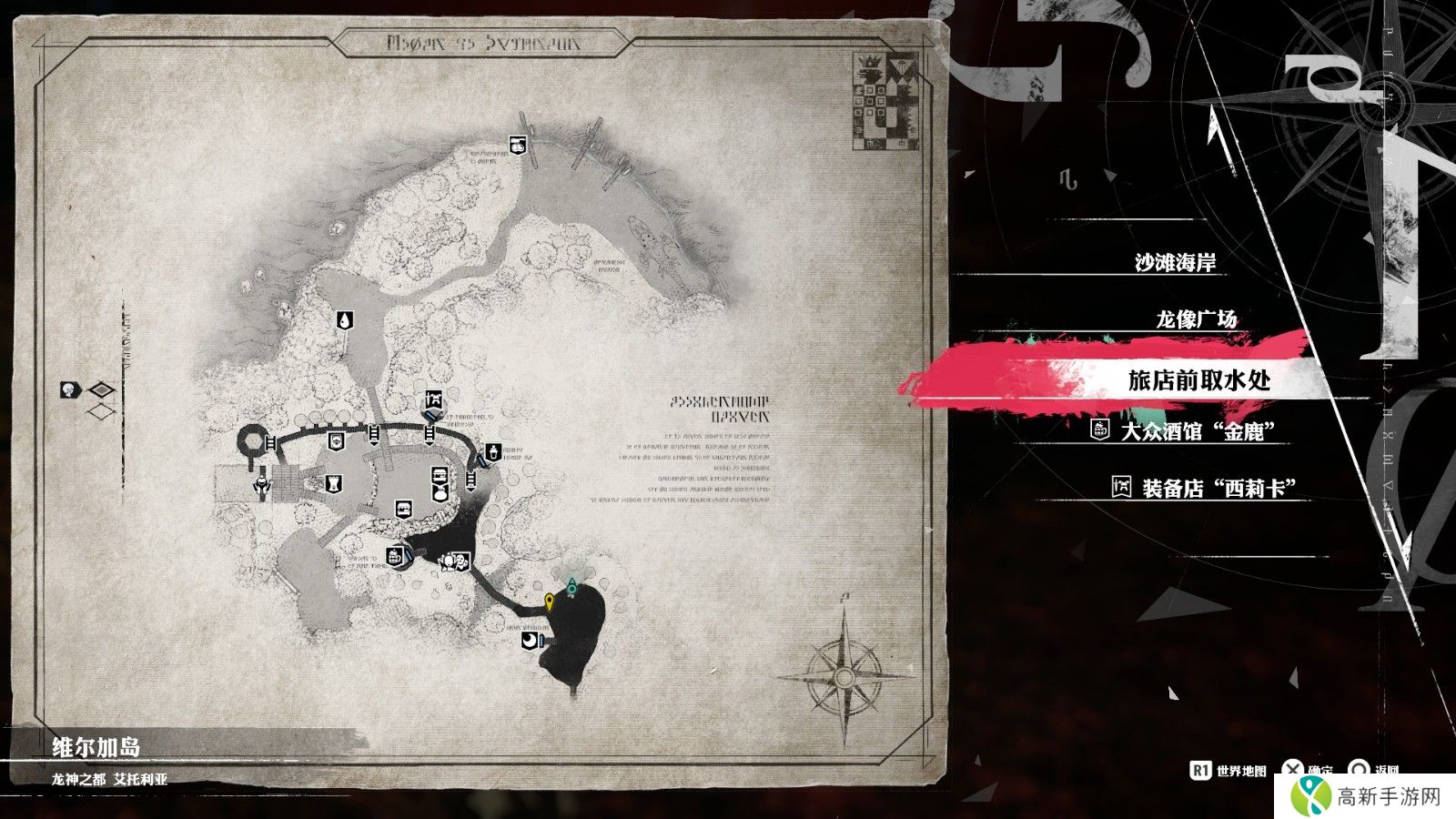Choose 龙像广场 from the location list
This screenshot has height=819, width=1456.
1196,319
